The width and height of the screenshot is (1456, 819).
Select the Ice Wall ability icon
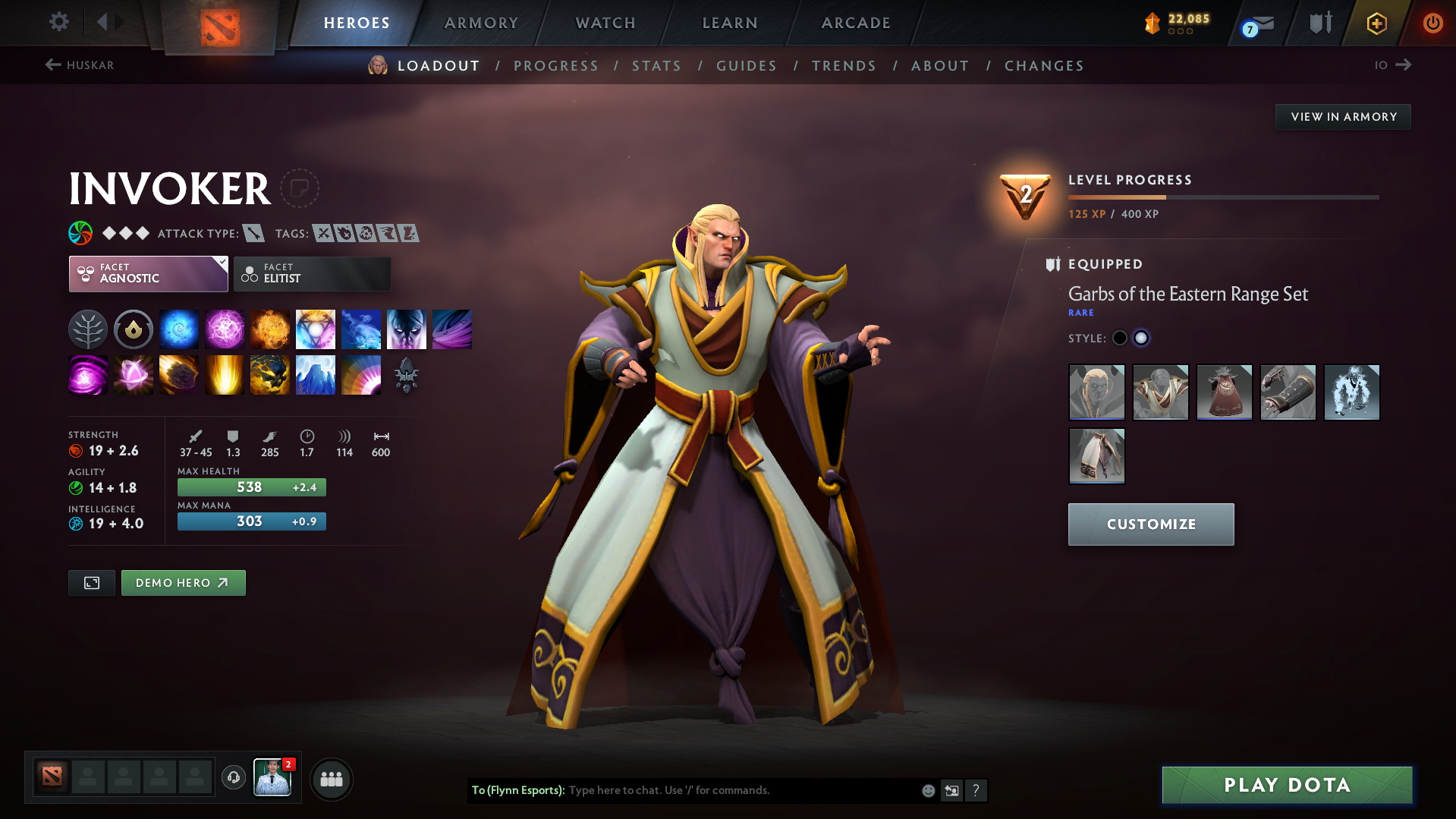(316, 374)
